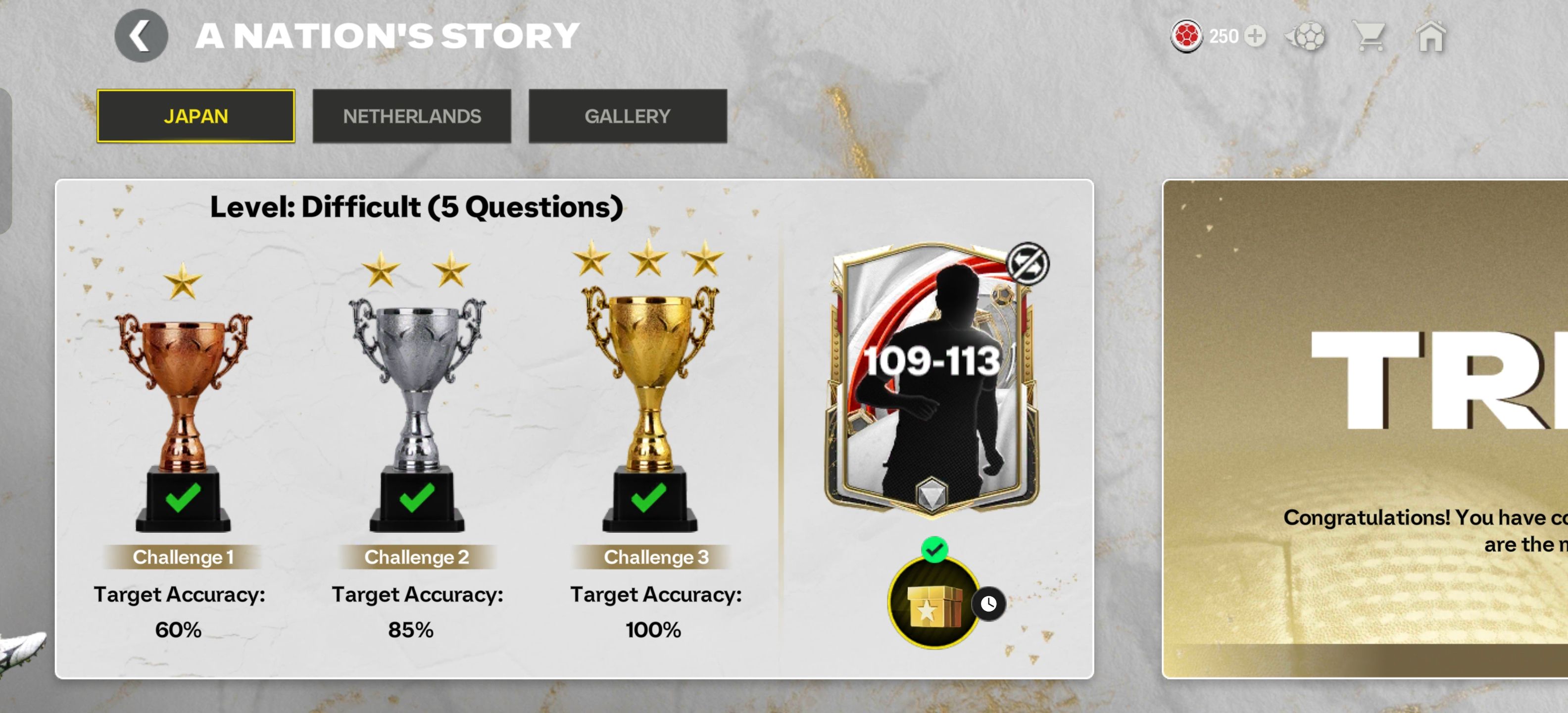Go back using the arrow button
The image size is (1568, 713).
141,36
